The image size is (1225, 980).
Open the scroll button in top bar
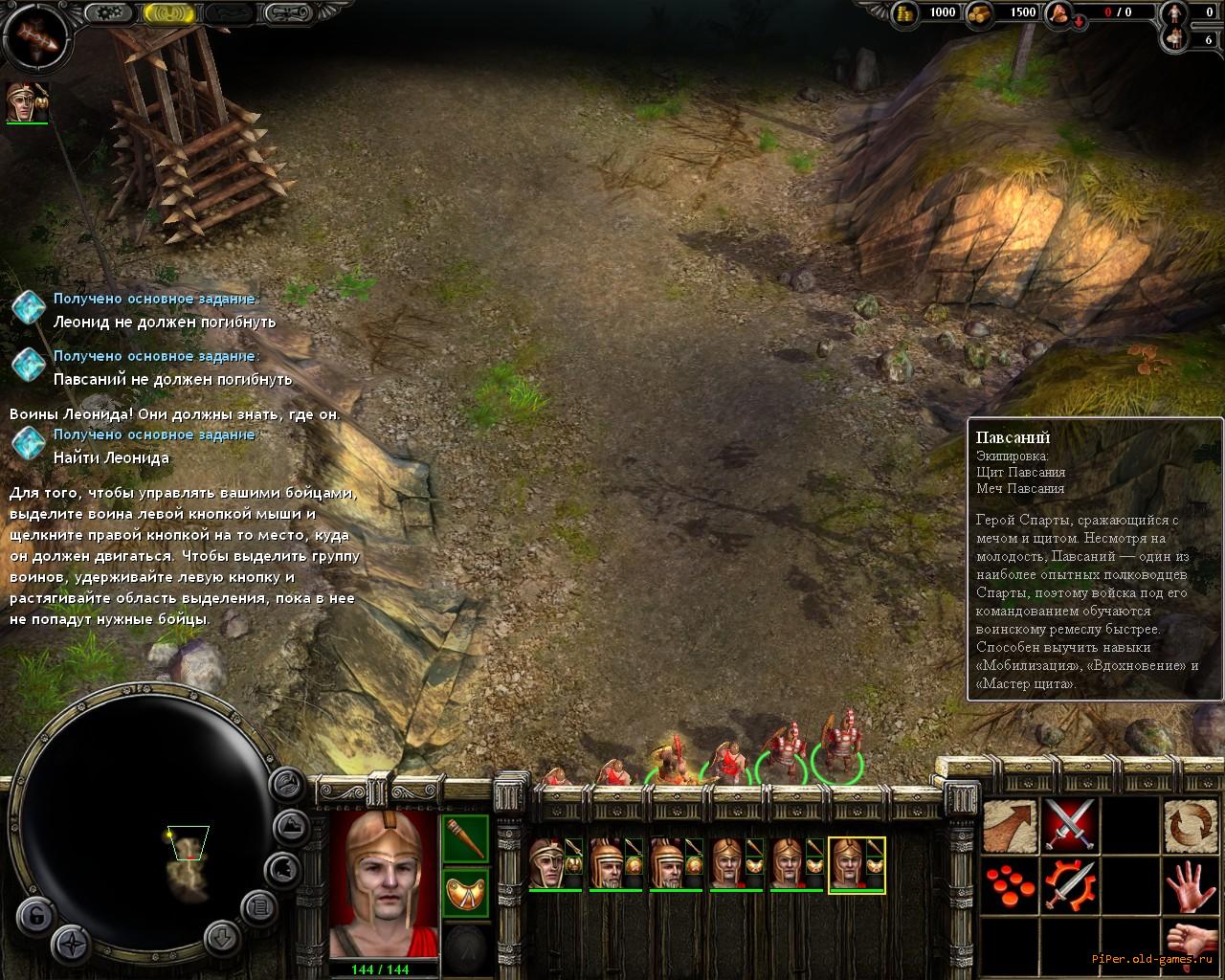pos(290,13)
